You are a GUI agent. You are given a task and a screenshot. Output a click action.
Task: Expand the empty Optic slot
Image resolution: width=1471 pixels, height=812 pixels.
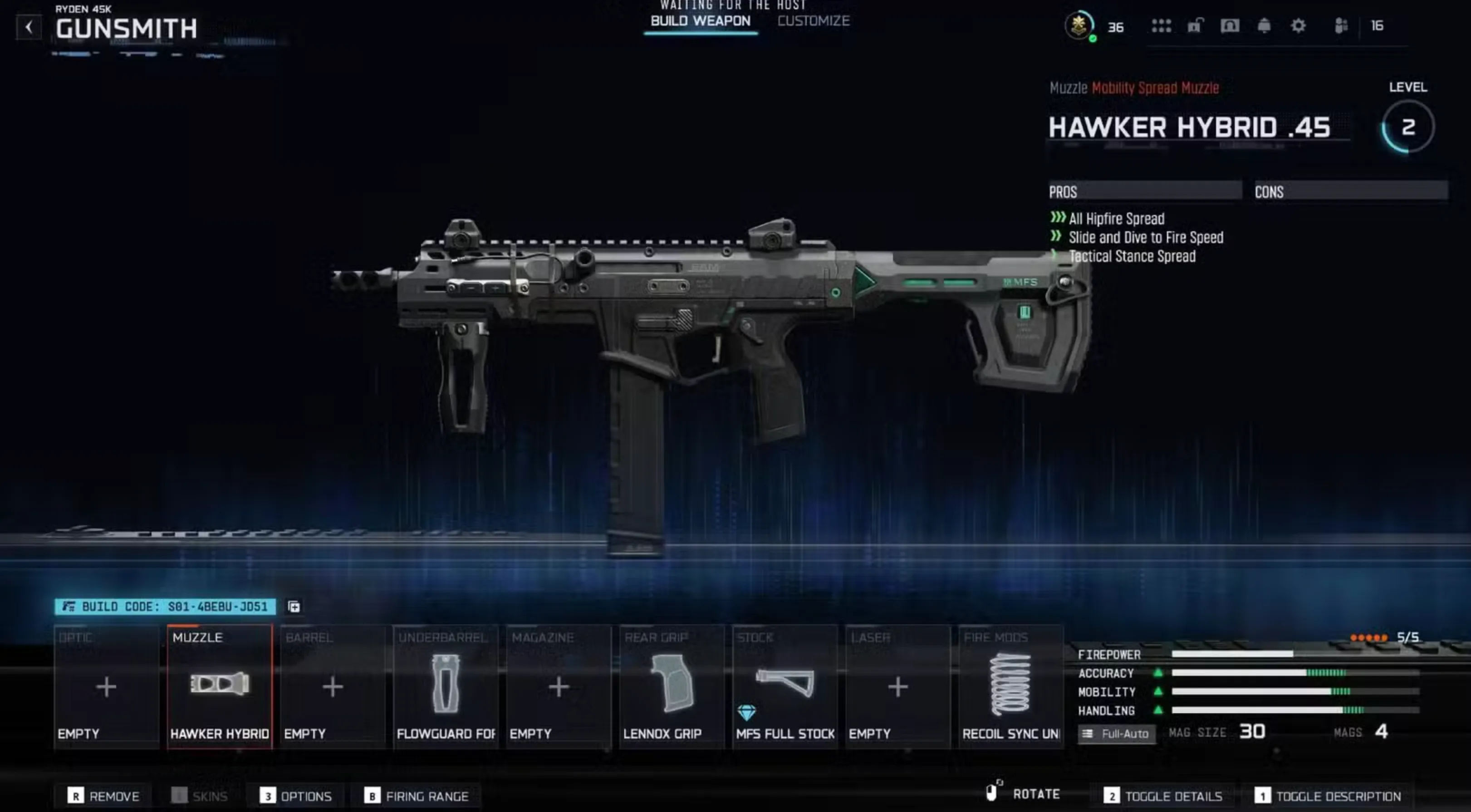pyautogui.click(x=106, y=685)
